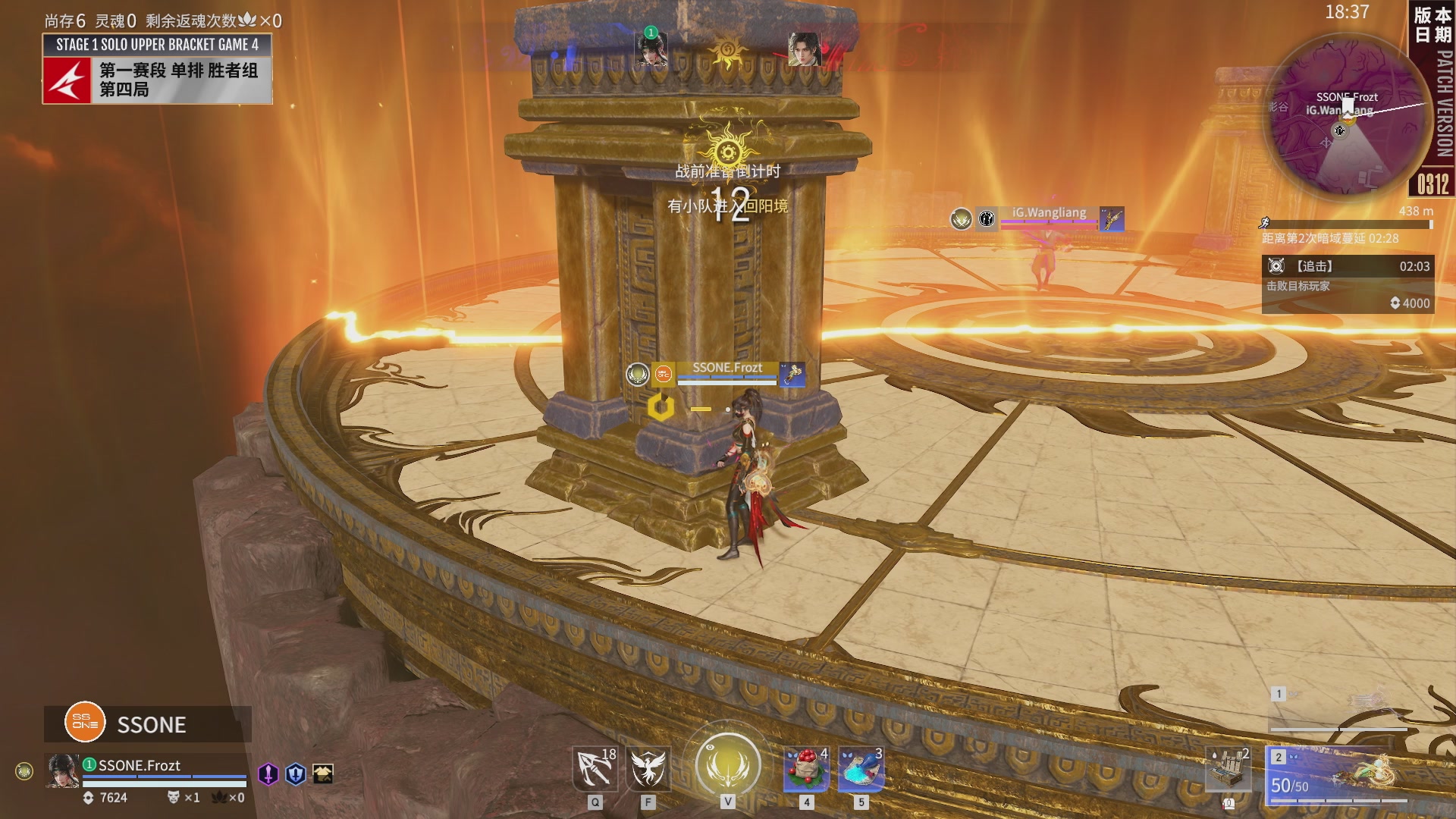Inspect the blue shield buff icon
Viewport: 1456px width, 819px height.
pyautogui.click(x=296, y=773)
